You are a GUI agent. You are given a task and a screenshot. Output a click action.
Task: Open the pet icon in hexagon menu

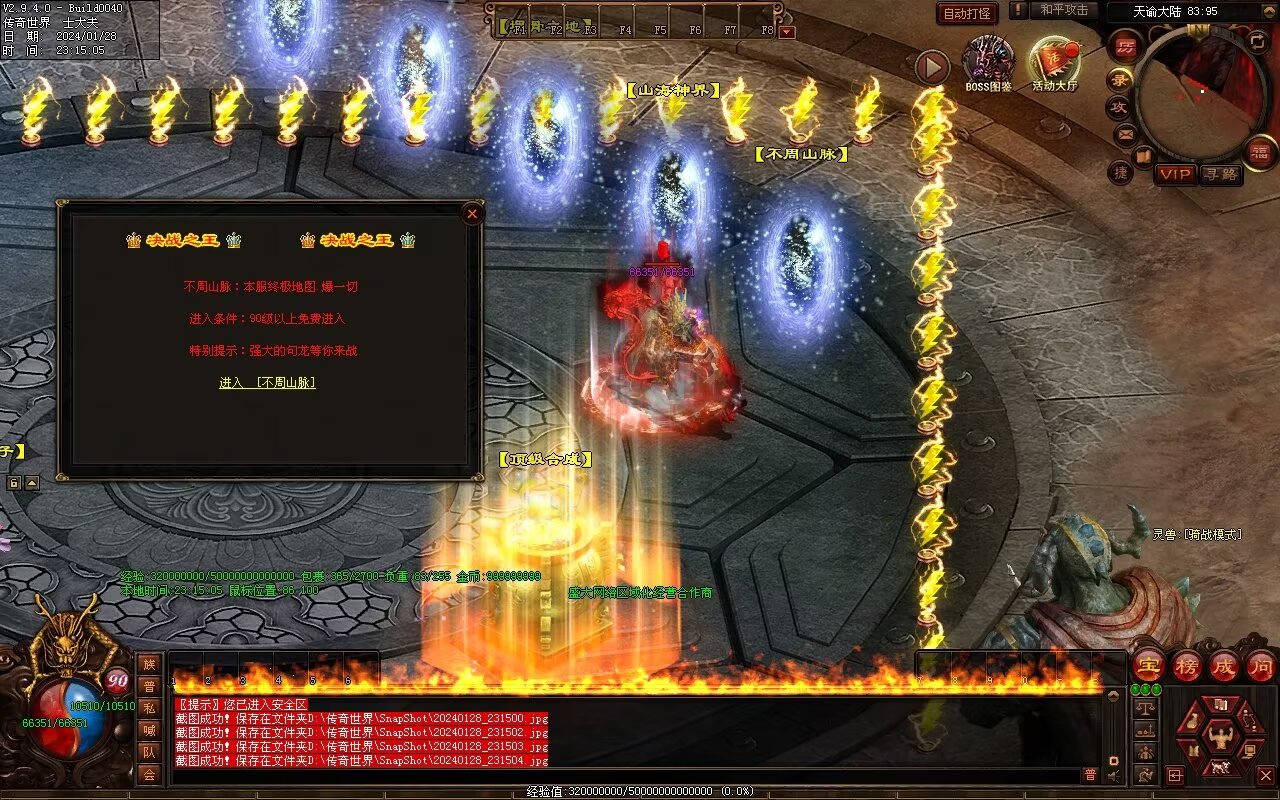coord(1219,768)
